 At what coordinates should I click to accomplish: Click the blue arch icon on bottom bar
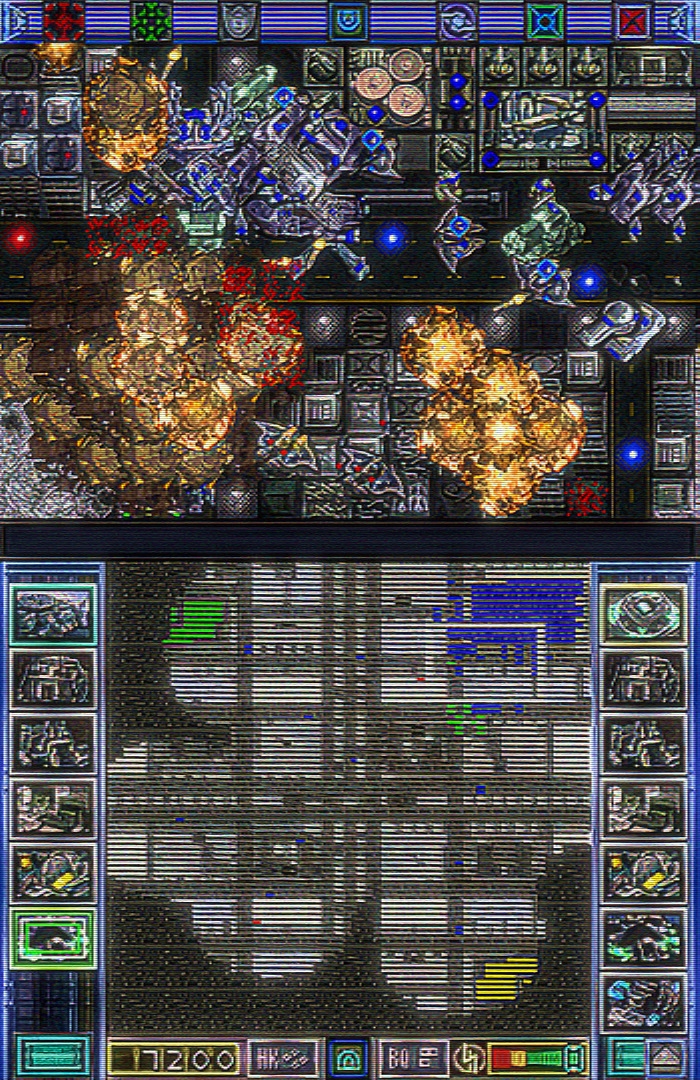coord(348,1057)
